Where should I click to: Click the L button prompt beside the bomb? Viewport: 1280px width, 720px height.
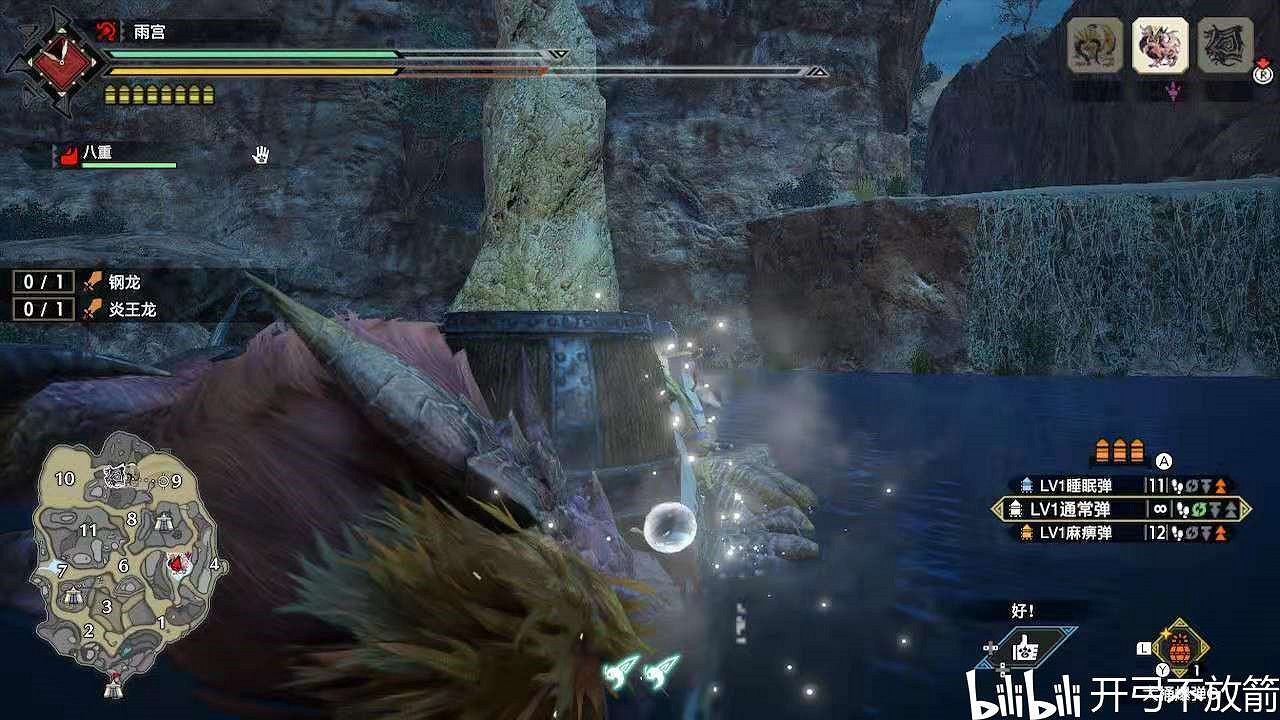(x=1143, y=648)
